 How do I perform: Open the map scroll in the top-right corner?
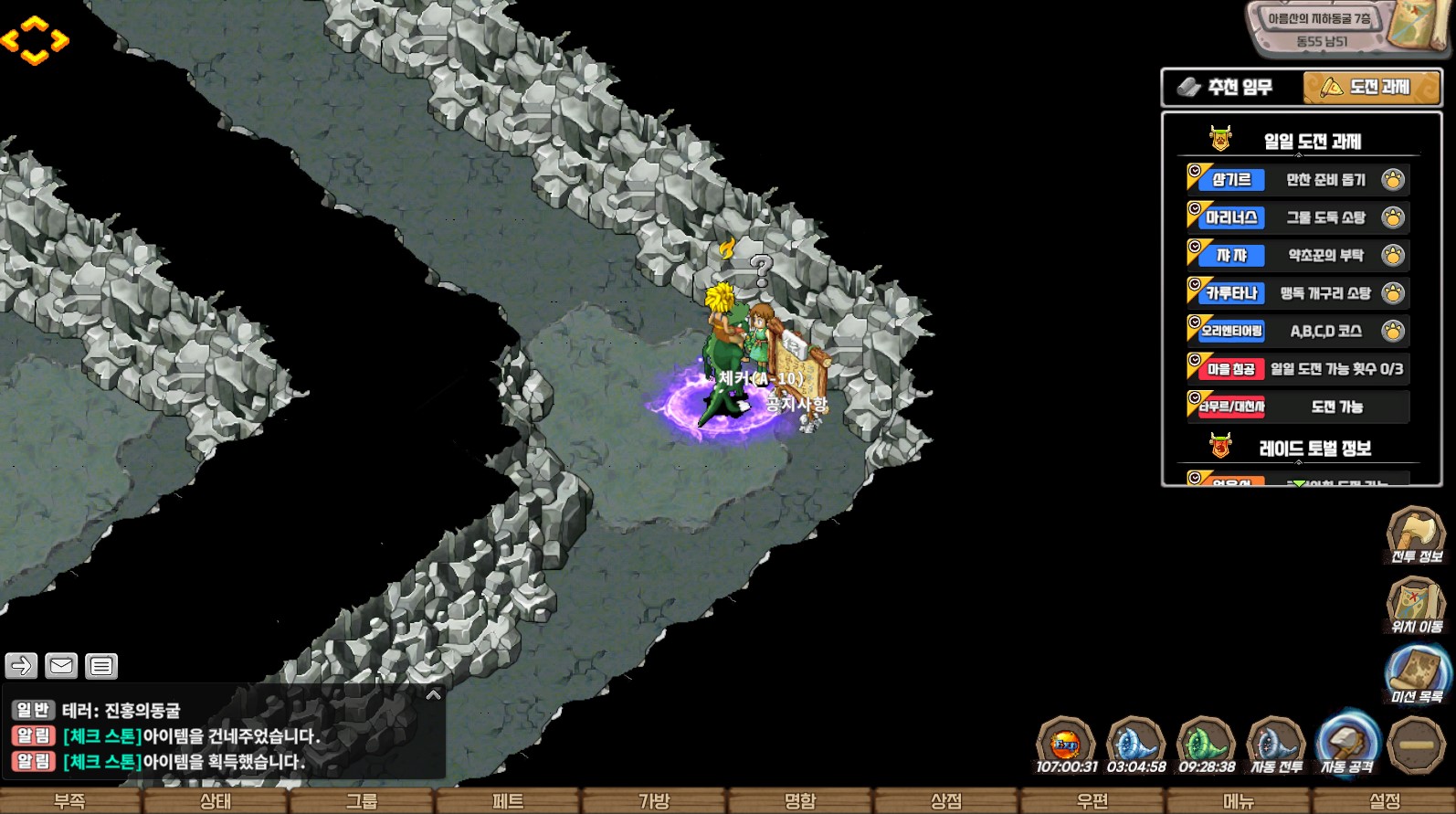1417,26
